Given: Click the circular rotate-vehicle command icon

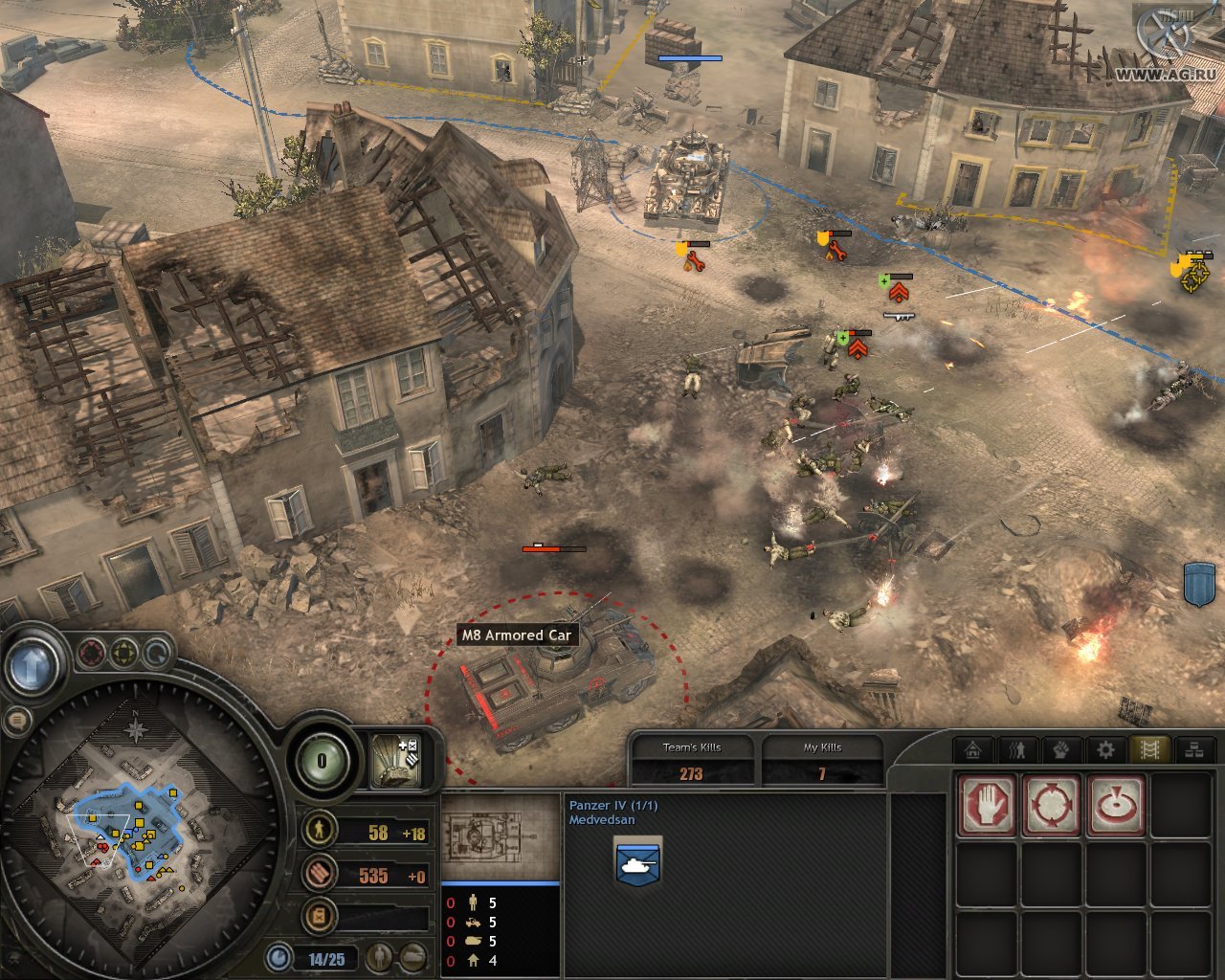Looking at the screenshot, I should tap(1052, 806).
